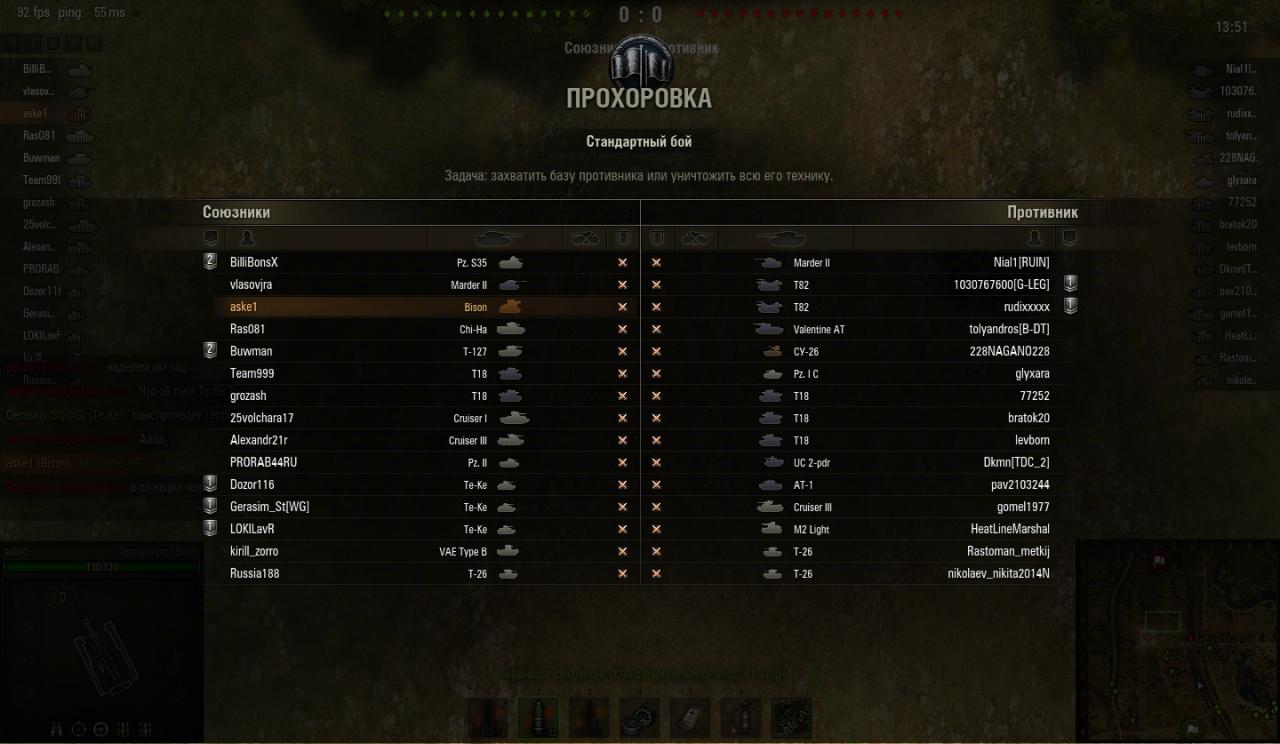The width and height of the screenshot is (1280, 744).
Task: Click enemy Nial1[RUIN] Marder II table row
Action: click(x=860, y=262)
